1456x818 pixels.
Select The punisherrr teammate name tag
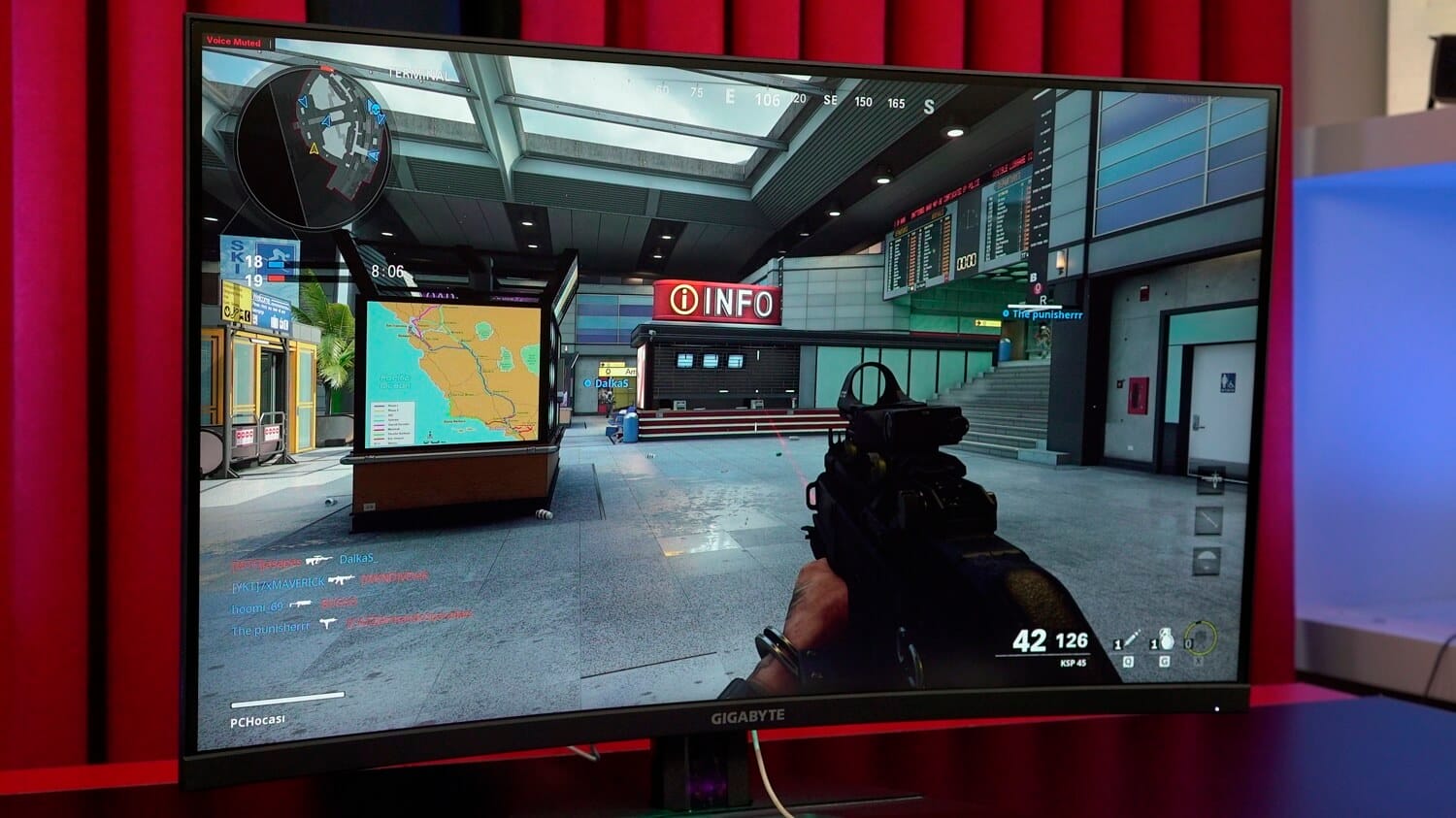pos(1046,314)
